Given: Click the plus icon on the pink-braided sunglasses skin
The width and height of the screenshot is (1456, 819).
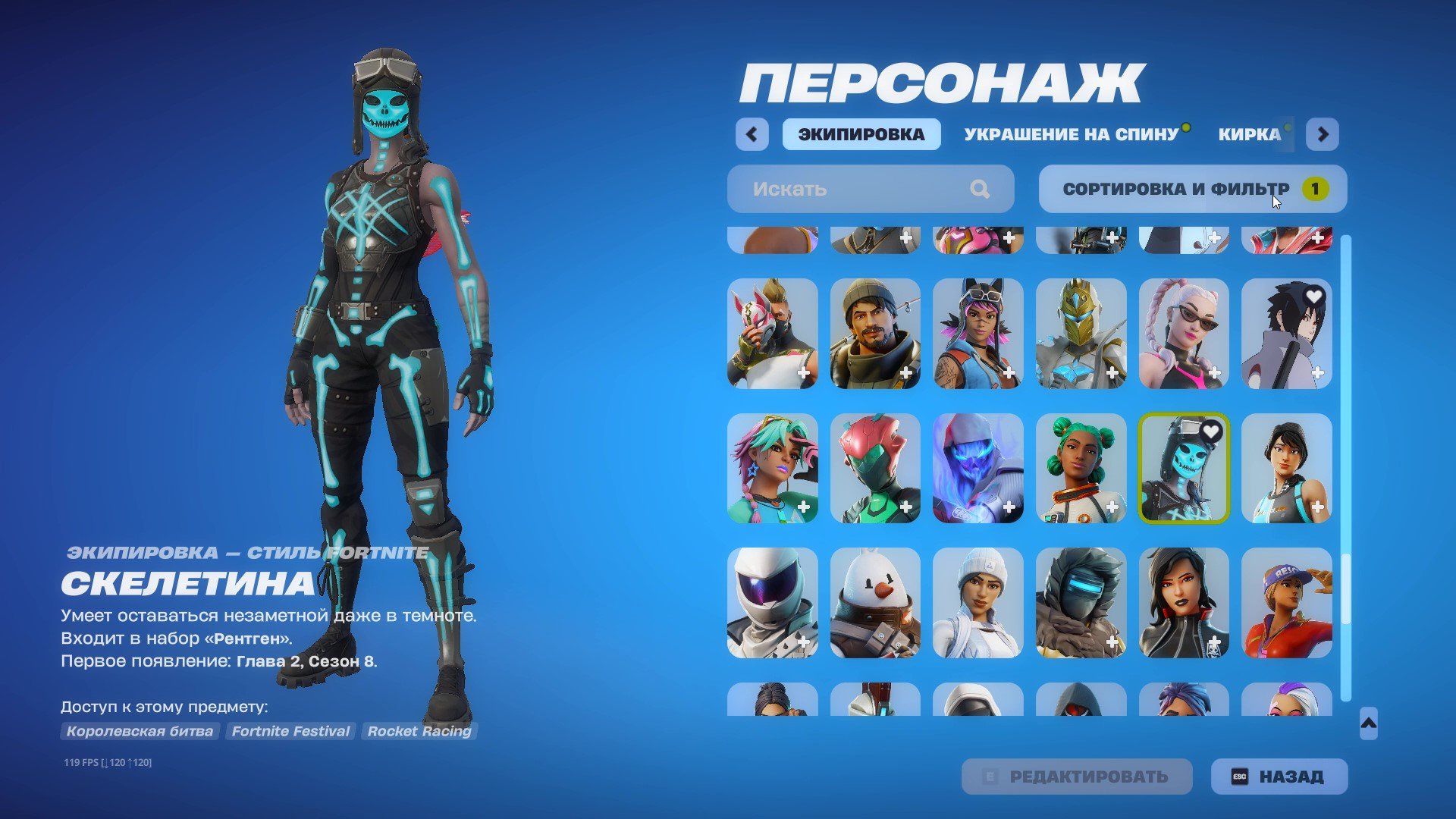Looking at the screenshot, I should (x=1215, y=372).
